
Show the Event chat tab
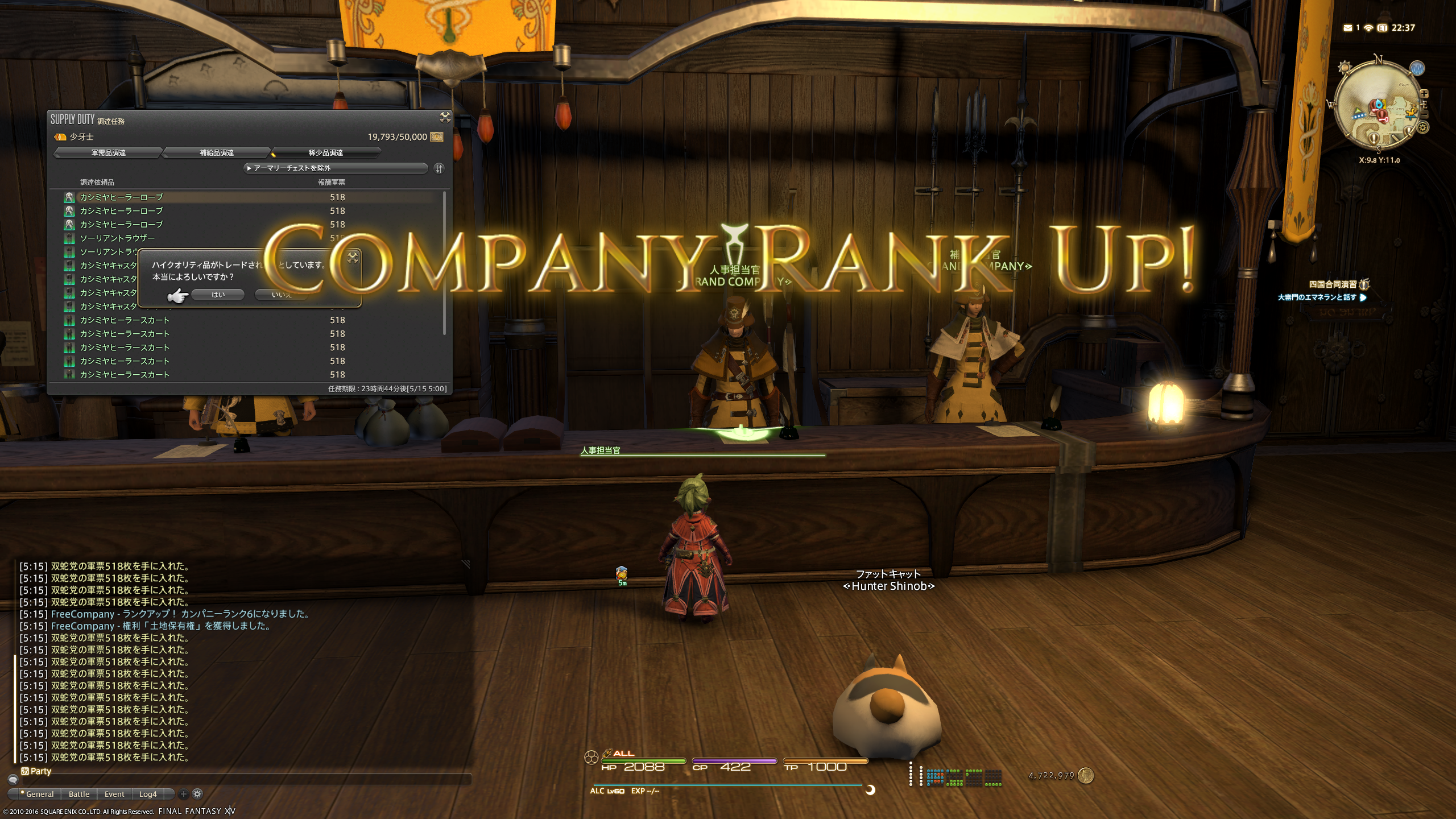point(114,794)
